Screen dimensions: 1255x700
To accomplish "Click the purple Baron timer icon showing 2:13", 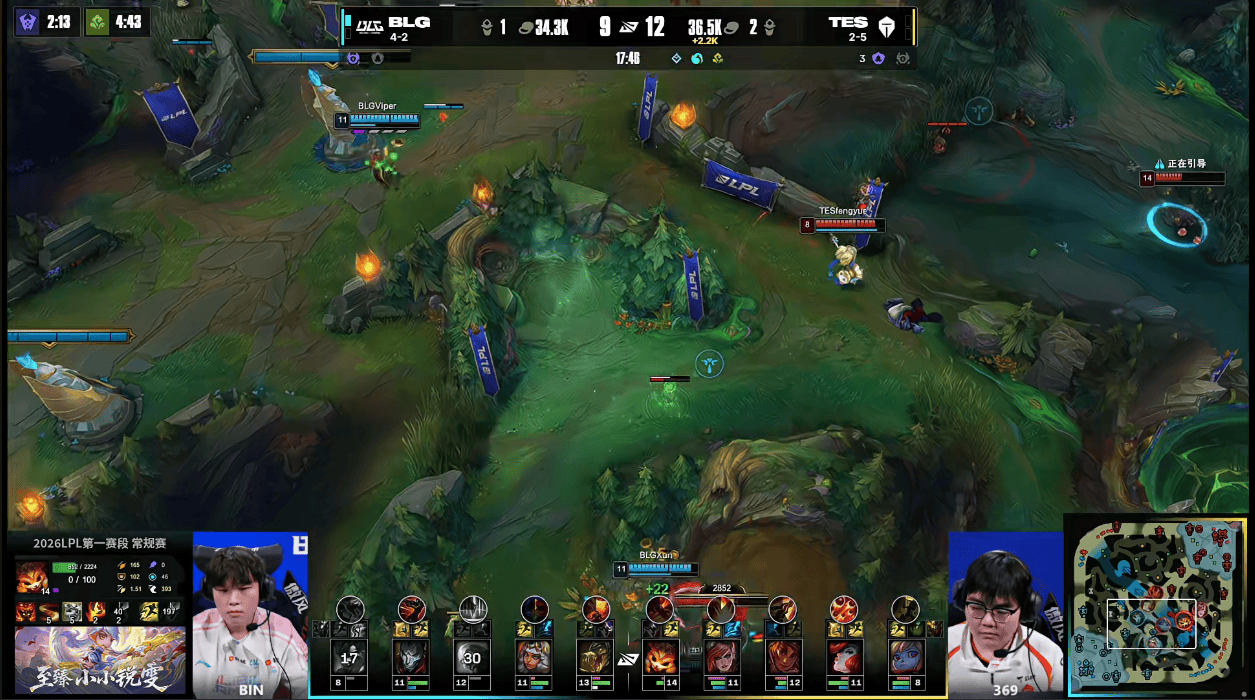I will pos(28,22).
